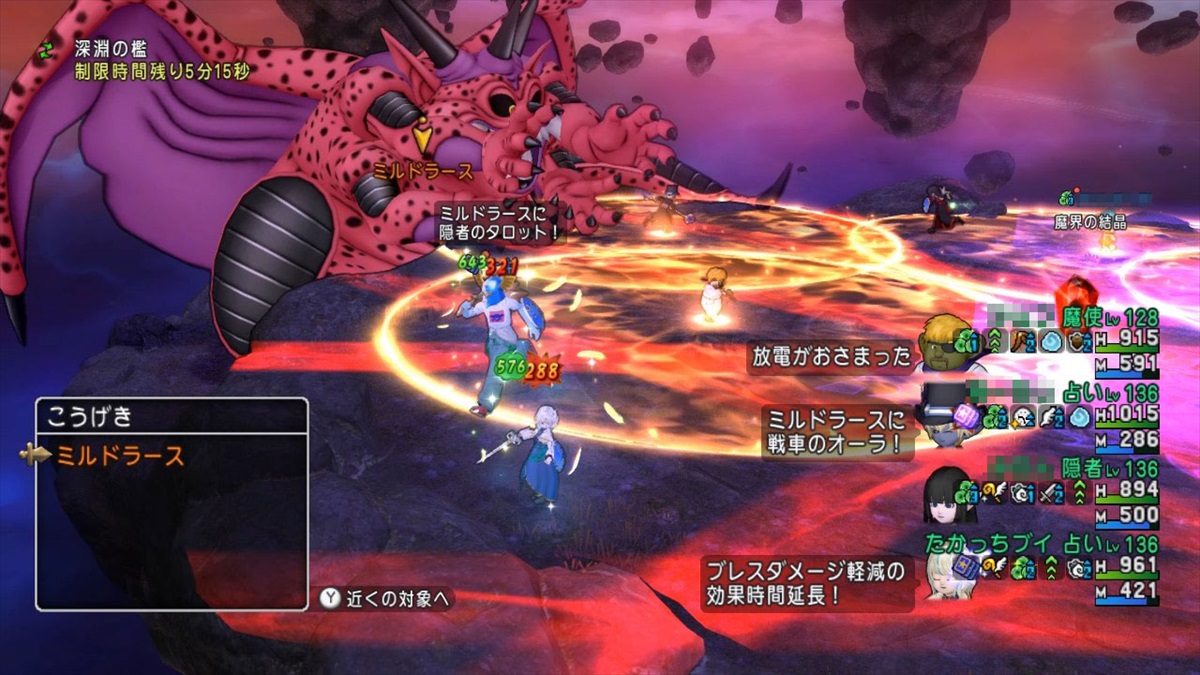1200x675 pixels.
Task: Inspect the hermit's sword attack buff icon
Action: [1049, 491]
